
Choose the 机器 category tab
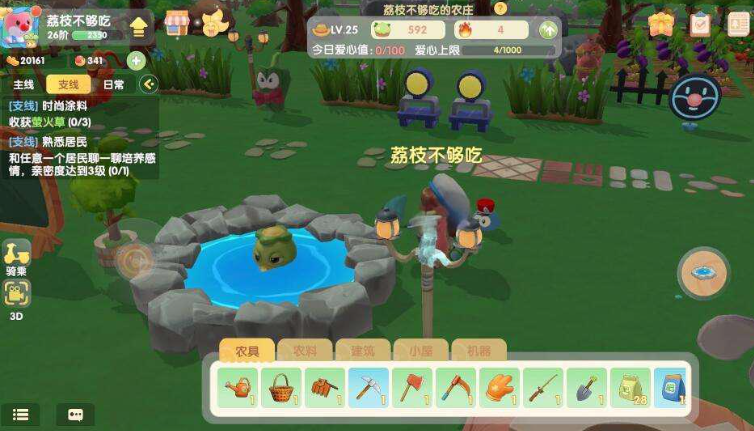(x=471, y=351)
